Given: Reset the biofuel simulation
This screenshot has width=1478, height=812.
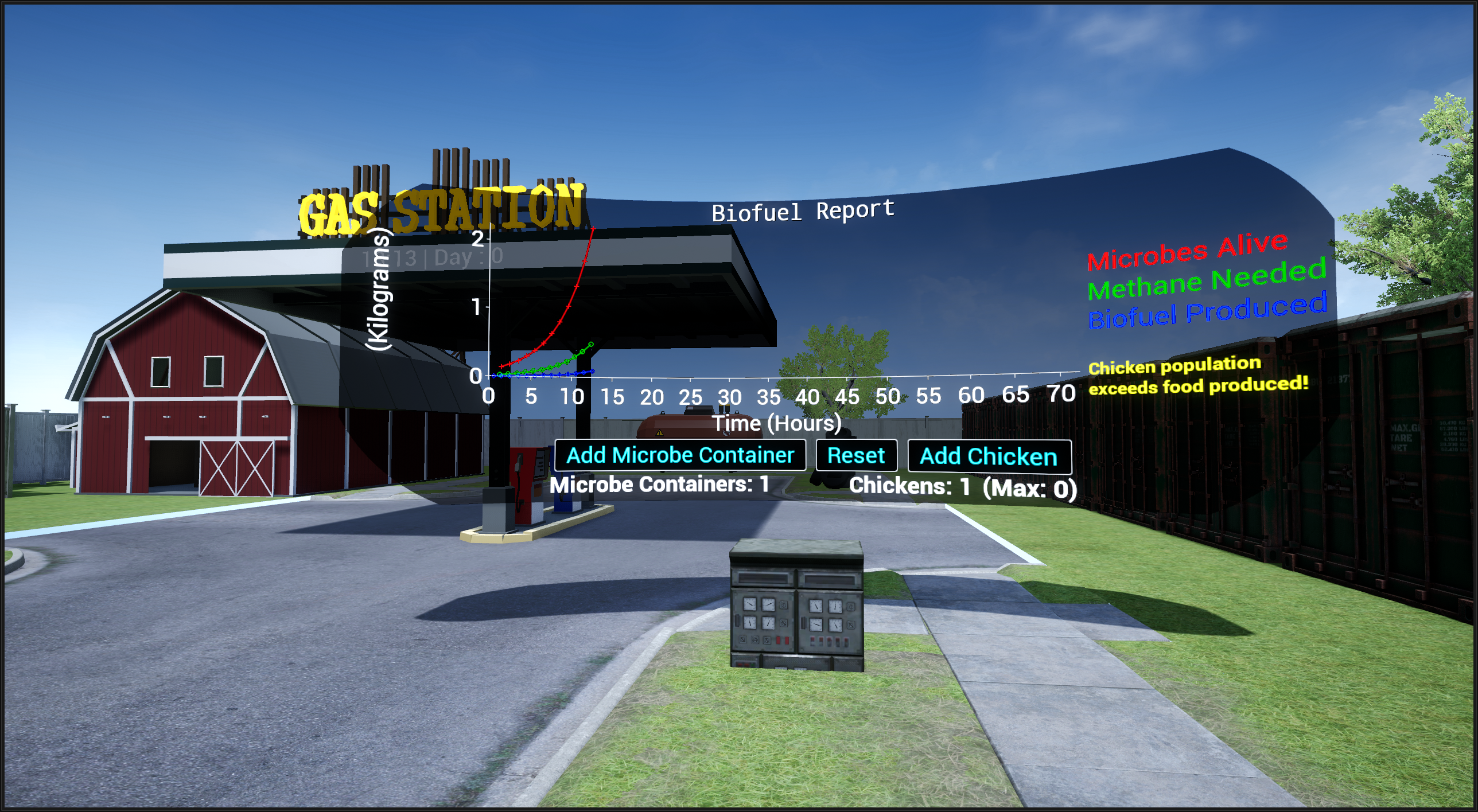Looking at the screenshot, I should pyautogui.click(x=856, y=456).
